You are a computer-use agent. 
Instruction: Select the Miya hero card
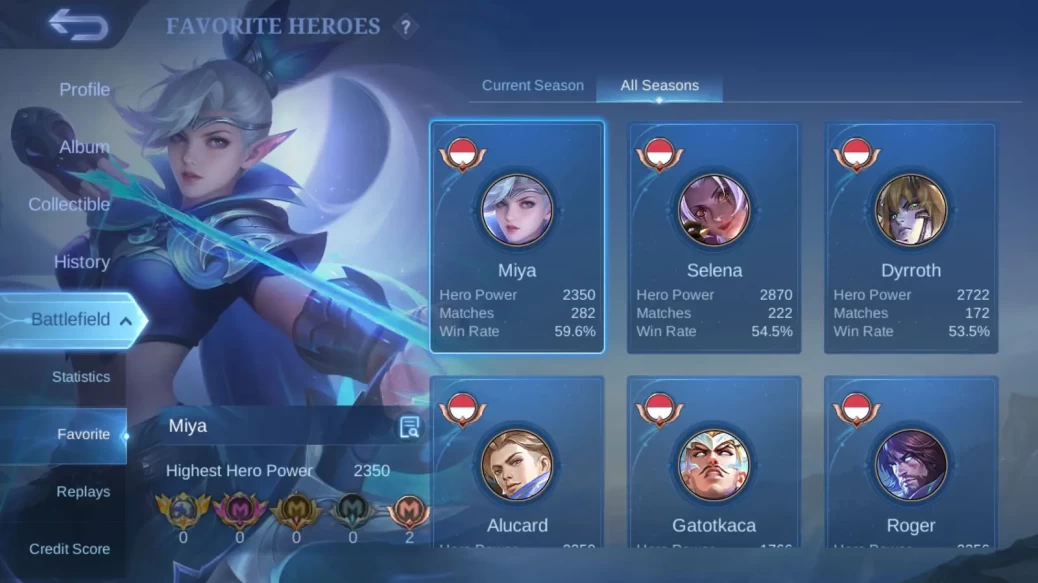[x=517, y=237]
